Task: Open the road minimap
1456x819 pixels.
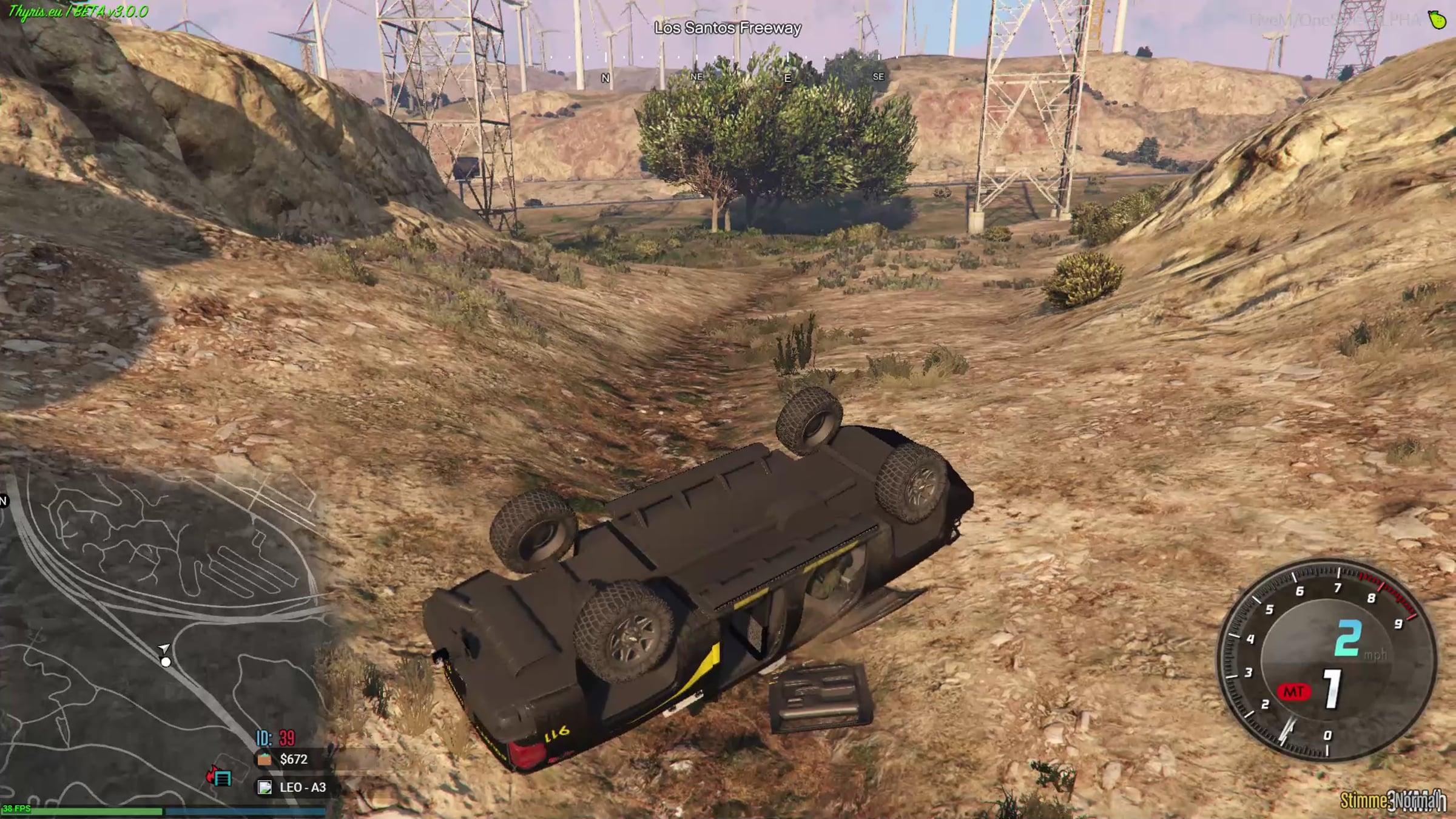Action: [x=164, y=631]
